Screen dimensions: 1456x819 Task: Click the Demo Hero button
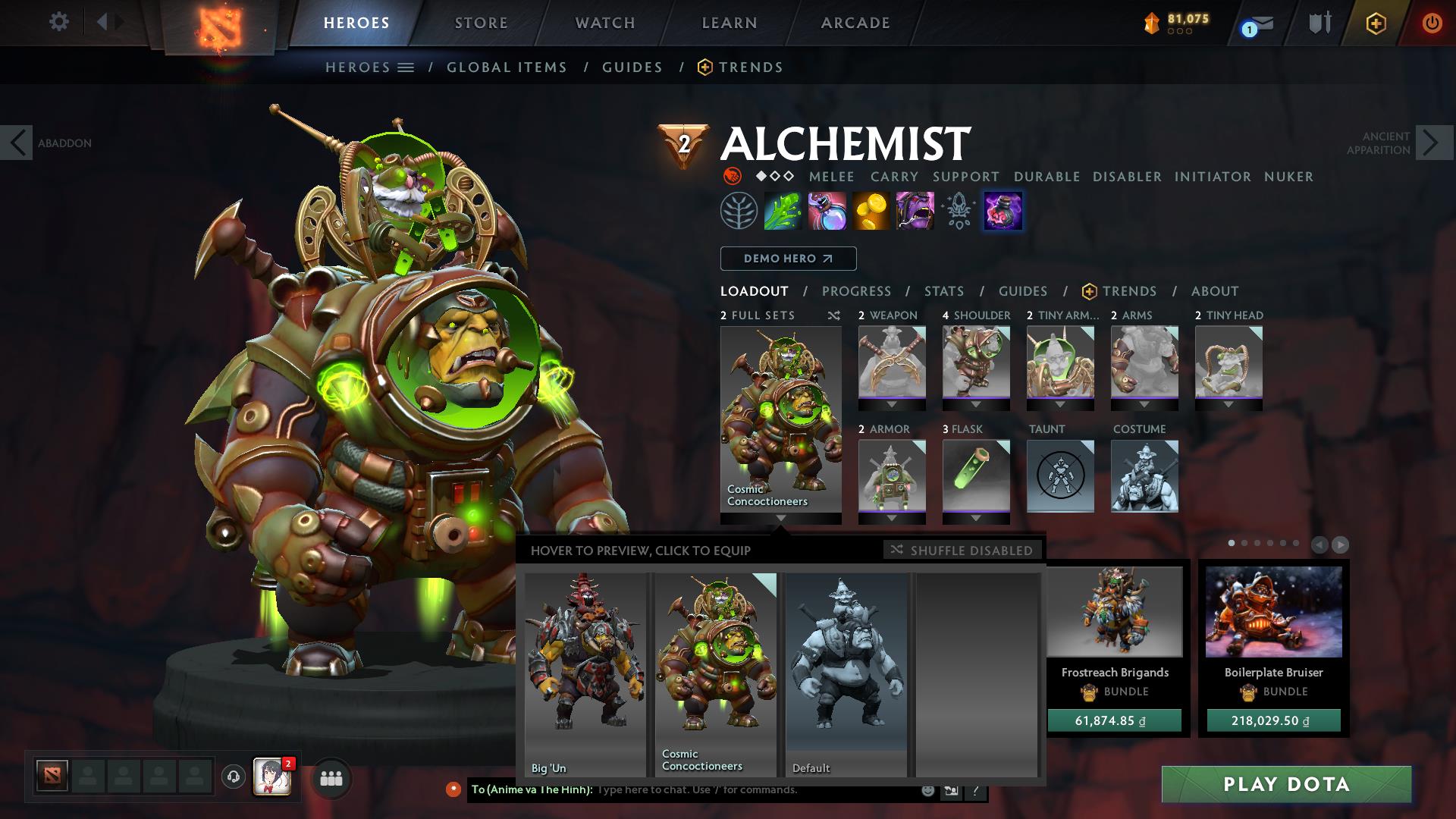tap(787, 258)
